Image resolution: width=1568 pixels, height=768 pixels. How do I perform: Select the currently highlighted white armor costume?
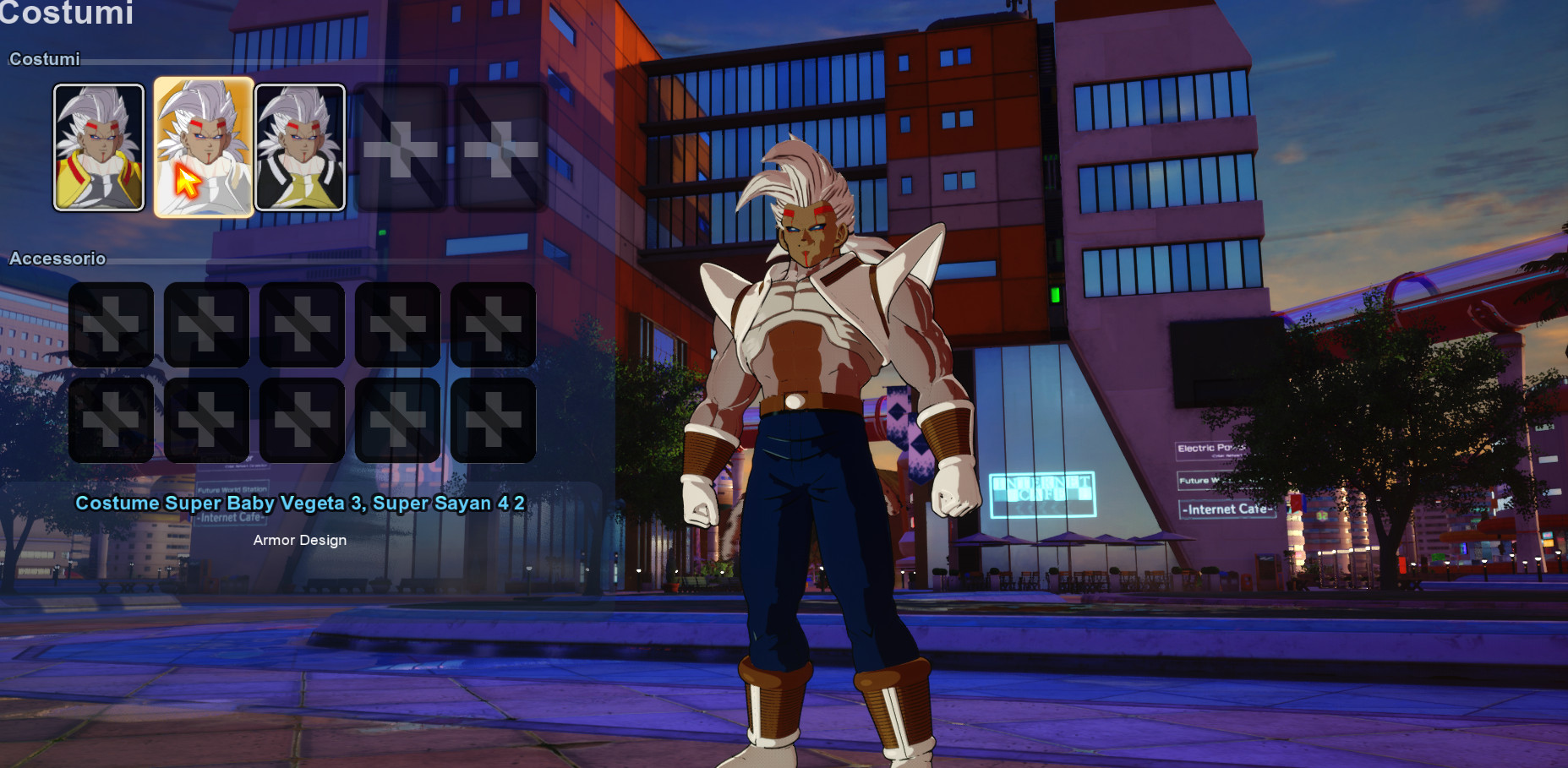click(204, 147)
